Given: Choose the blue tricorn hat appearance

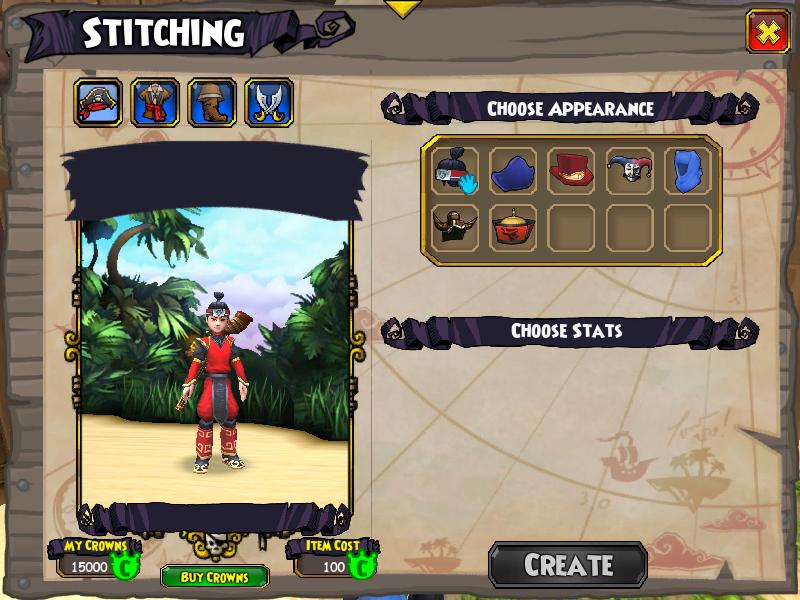Looking at the screenshot, I should (x=513, y=170).
